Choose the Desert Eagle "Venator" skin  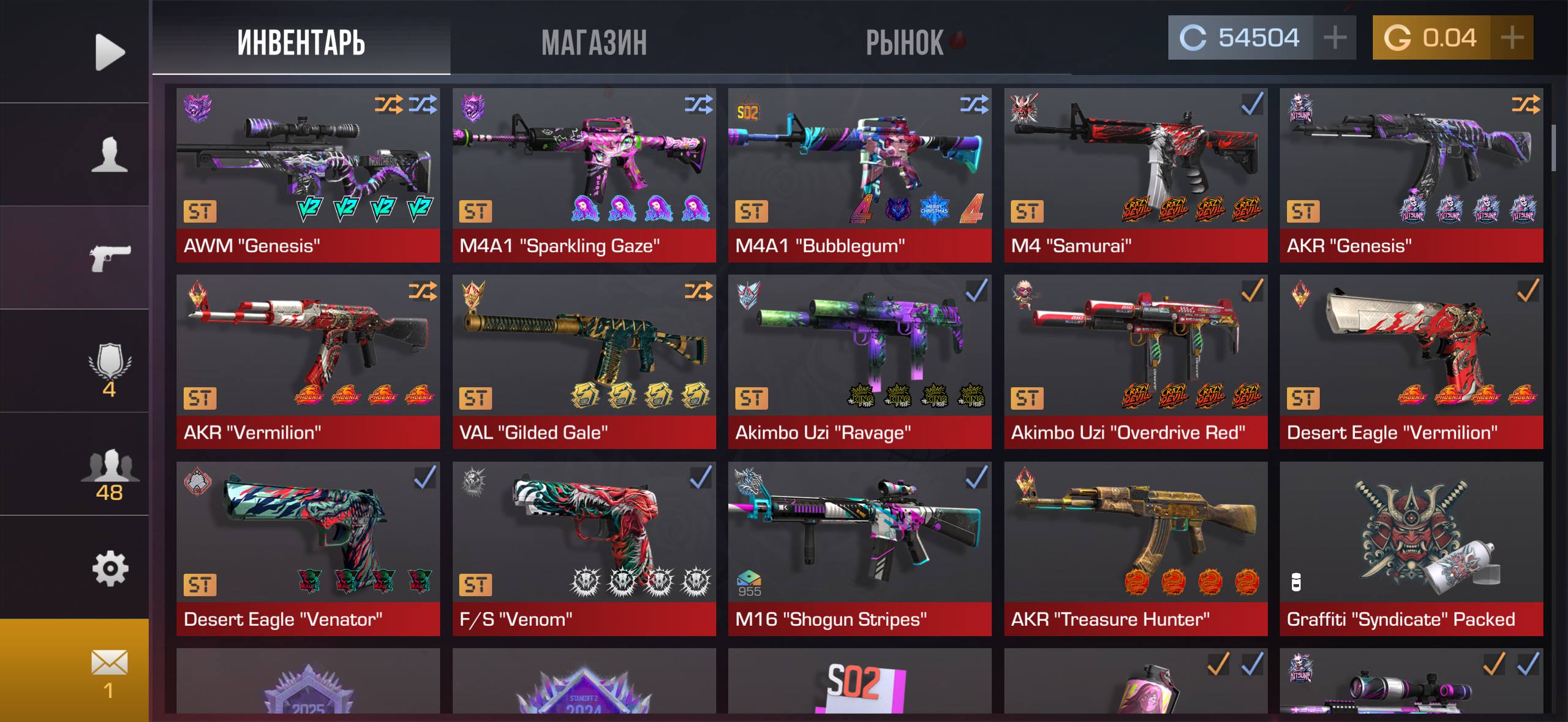308,549
